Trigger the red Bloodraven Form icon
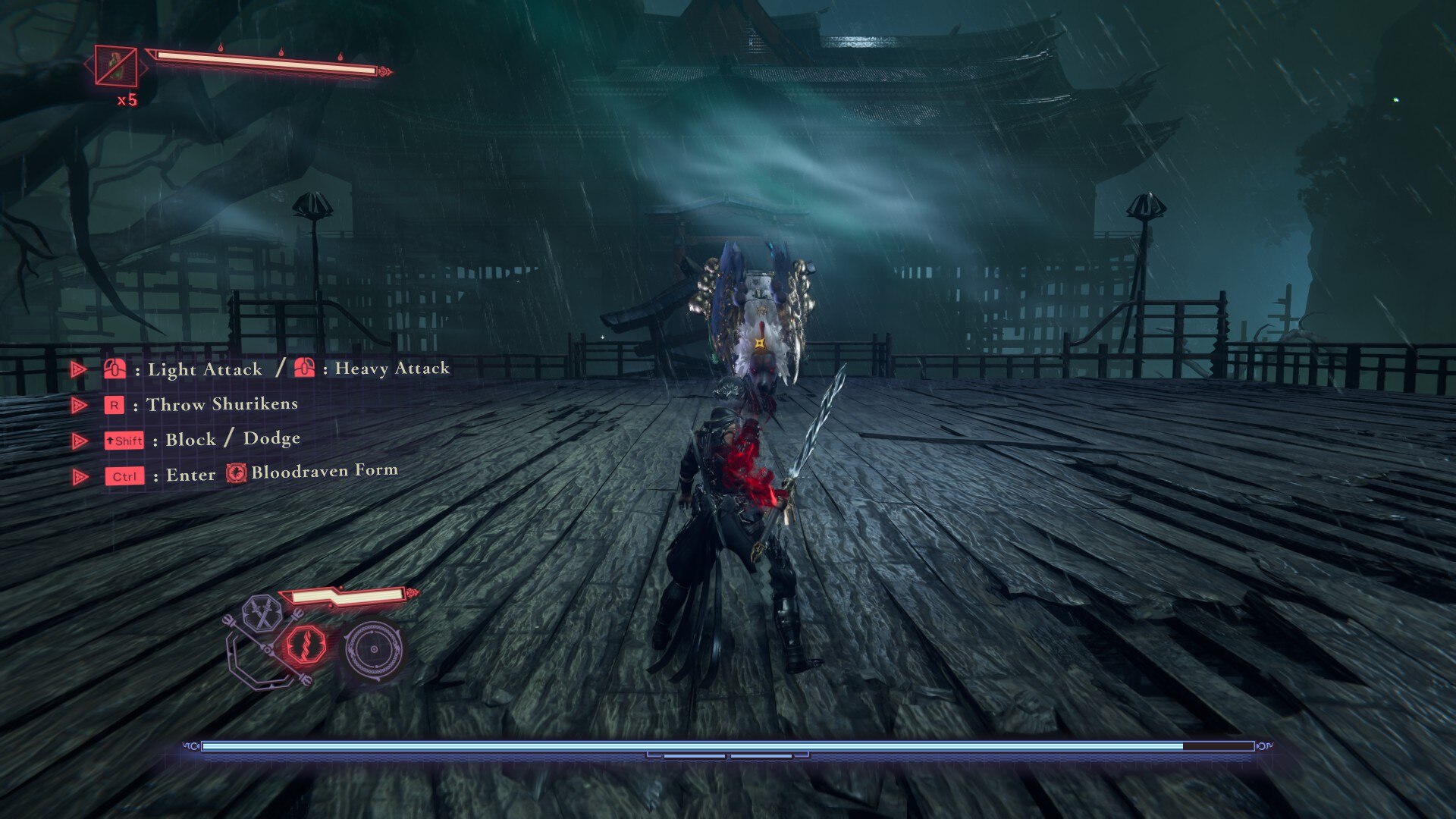The image size is (1456, 819). tap(307, 645)
